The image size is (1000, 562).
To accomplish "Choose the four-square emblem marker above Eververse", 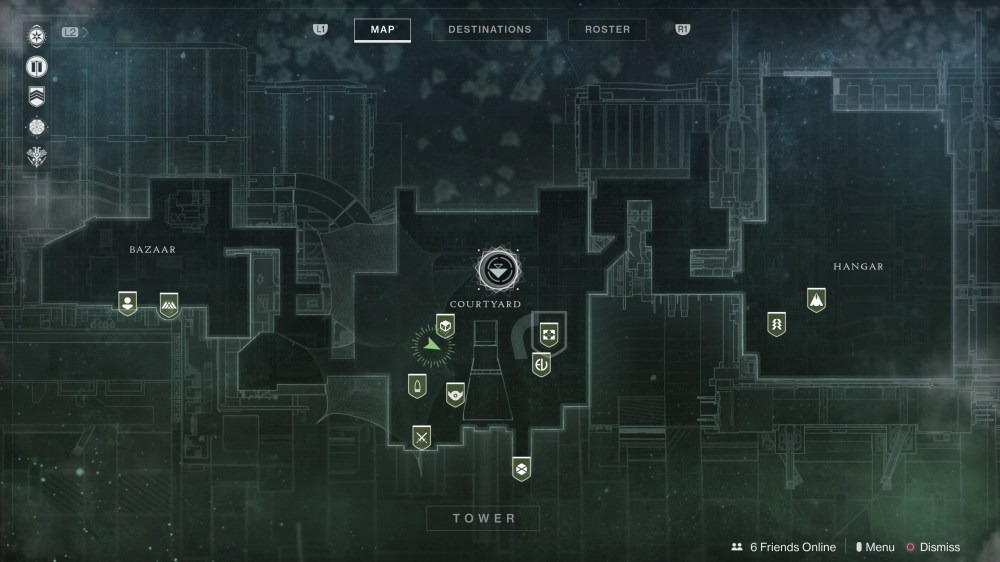I will coord(548,333).
